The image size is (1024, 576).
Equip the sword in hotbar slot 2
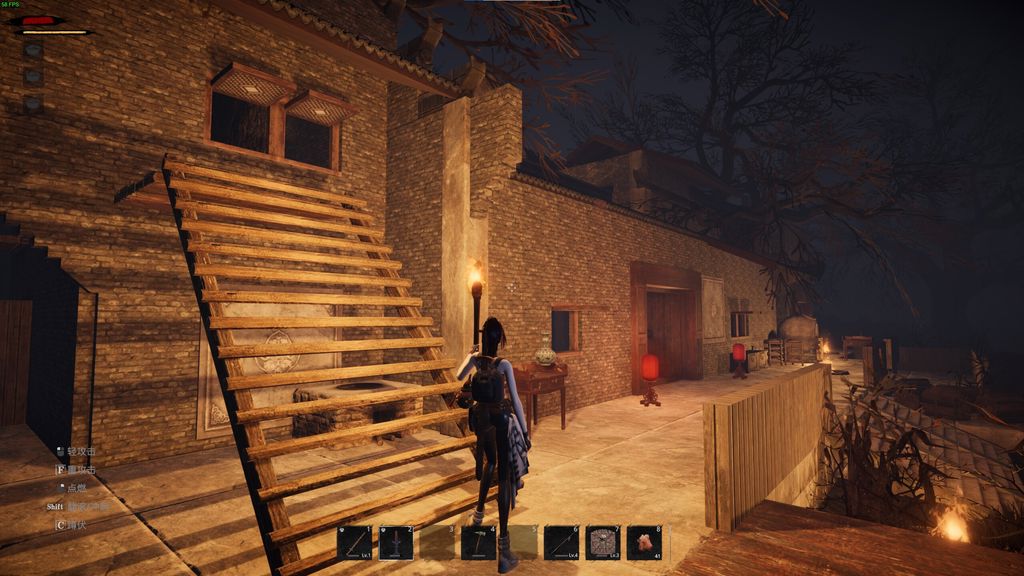click(x=396, y=543)
